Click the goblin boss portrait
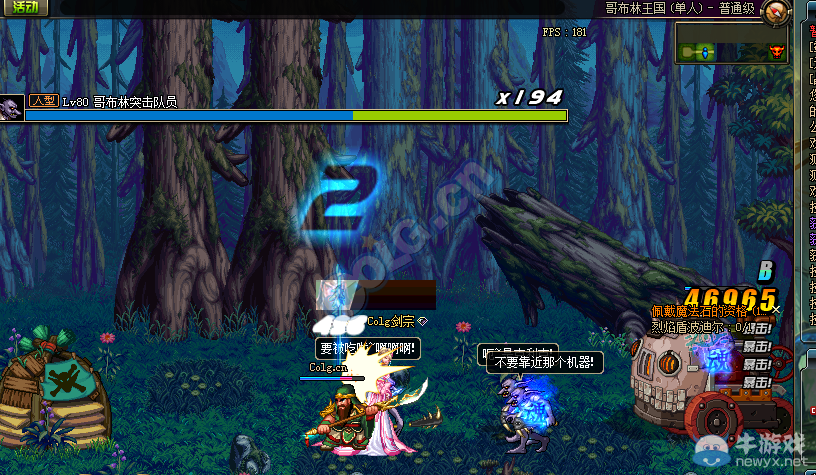The width and height of the screenshot is (816, 475). 12,105
